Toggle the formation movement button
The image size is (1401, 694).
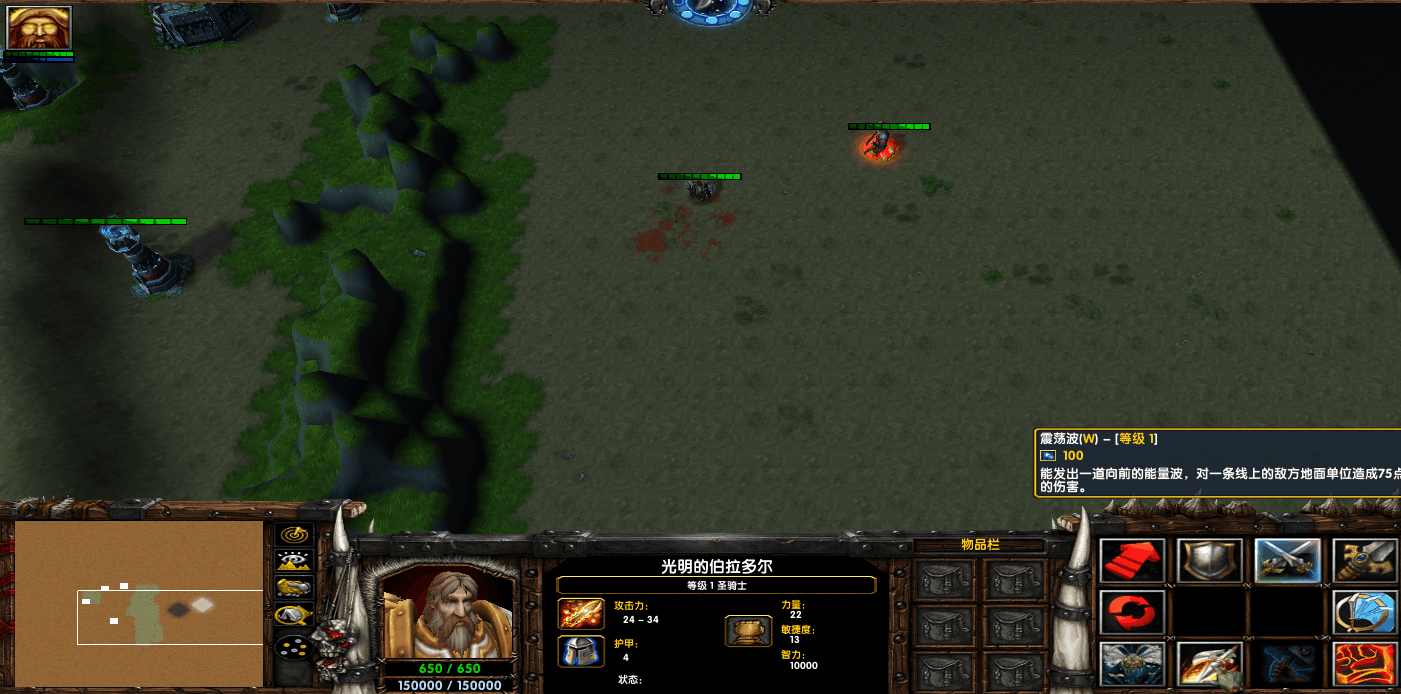[294, 648]
